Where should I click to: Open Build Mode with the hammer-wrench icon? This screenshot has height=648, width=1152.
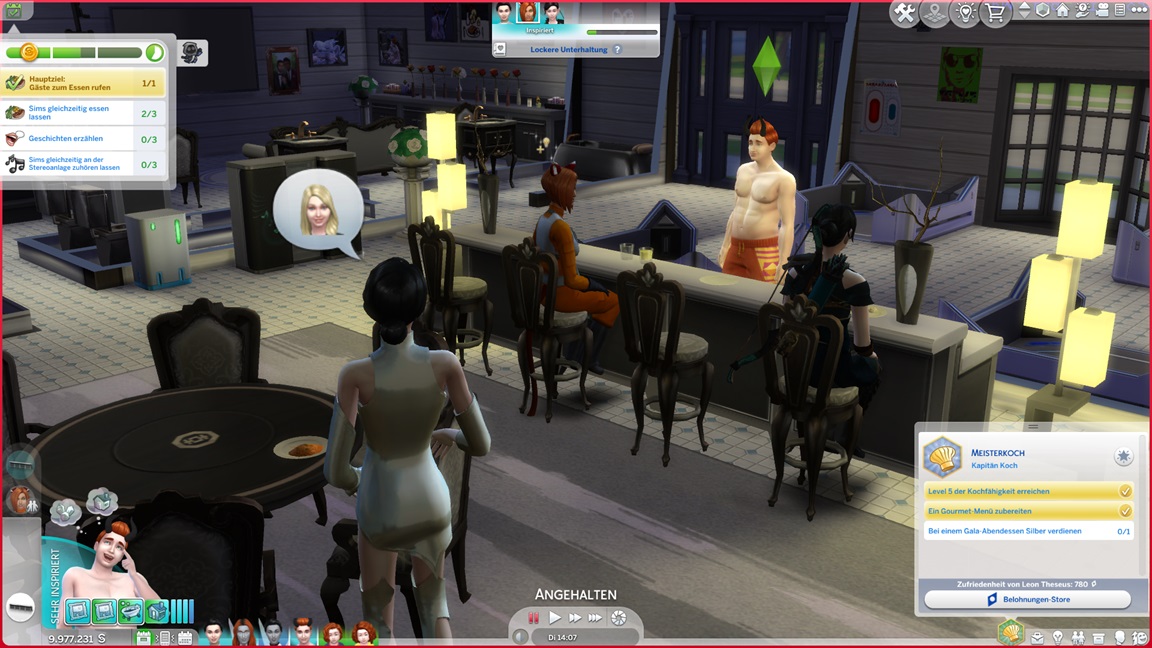(905, 13)
